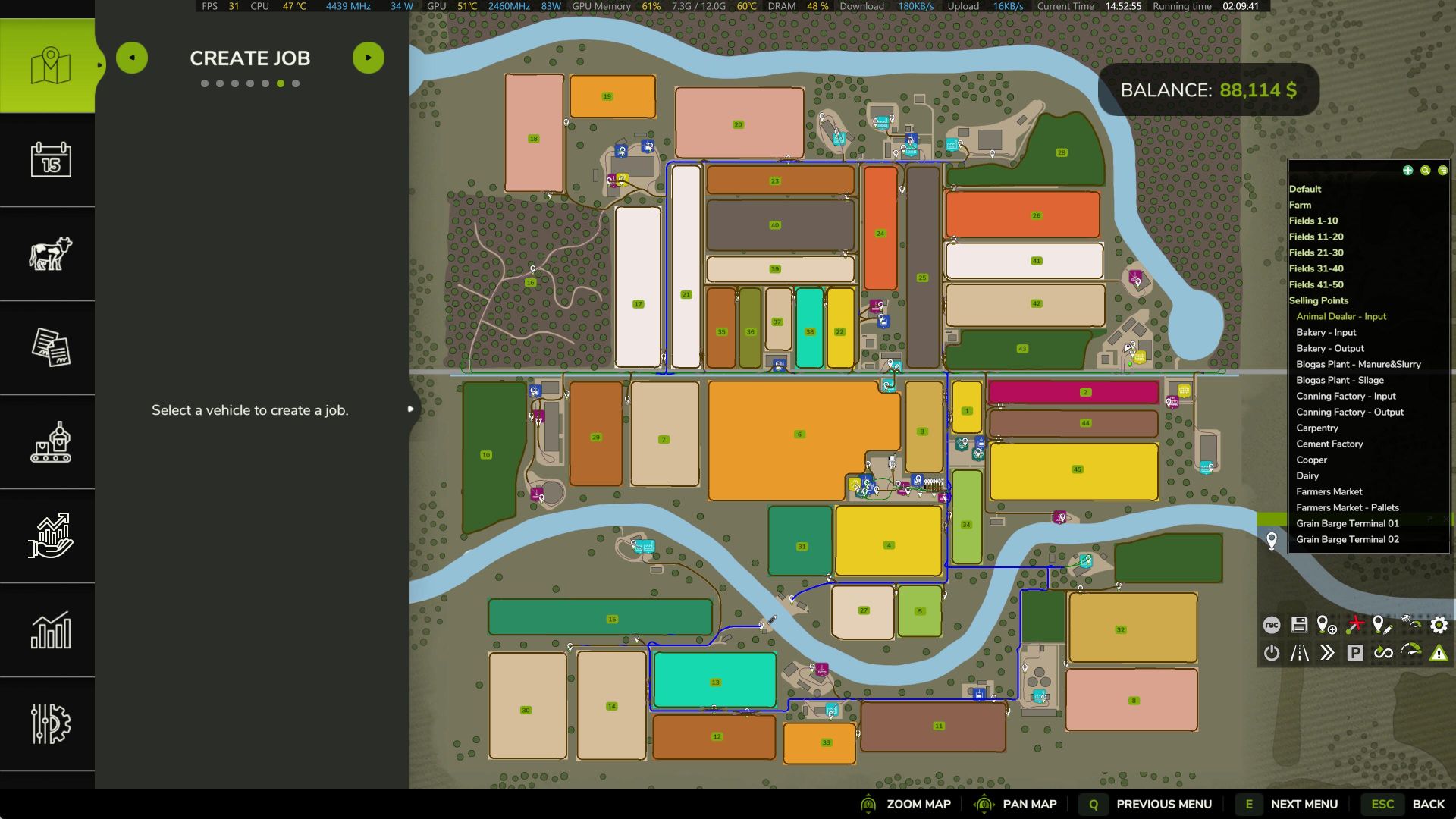Toggle AutoDrive with the power icon
Screen dimensions: 1456x819
coord(1271,652)
